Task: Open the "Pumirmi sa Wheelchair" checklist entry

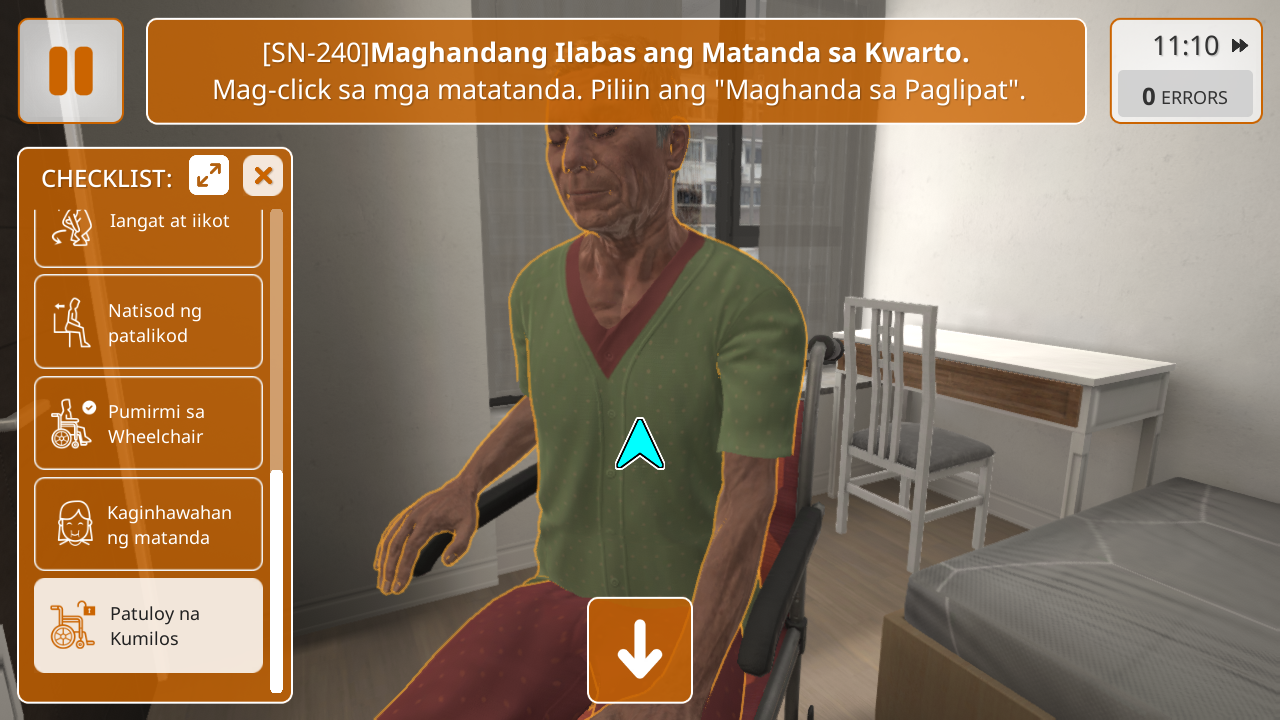Action: (x=148, y=423)
